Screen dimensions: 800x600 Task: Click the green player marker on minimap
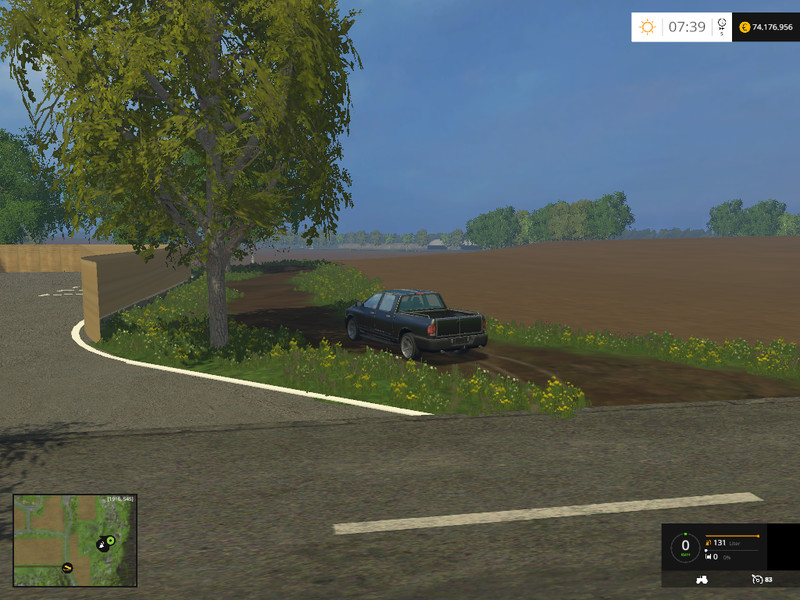click(x=110, y=541)
